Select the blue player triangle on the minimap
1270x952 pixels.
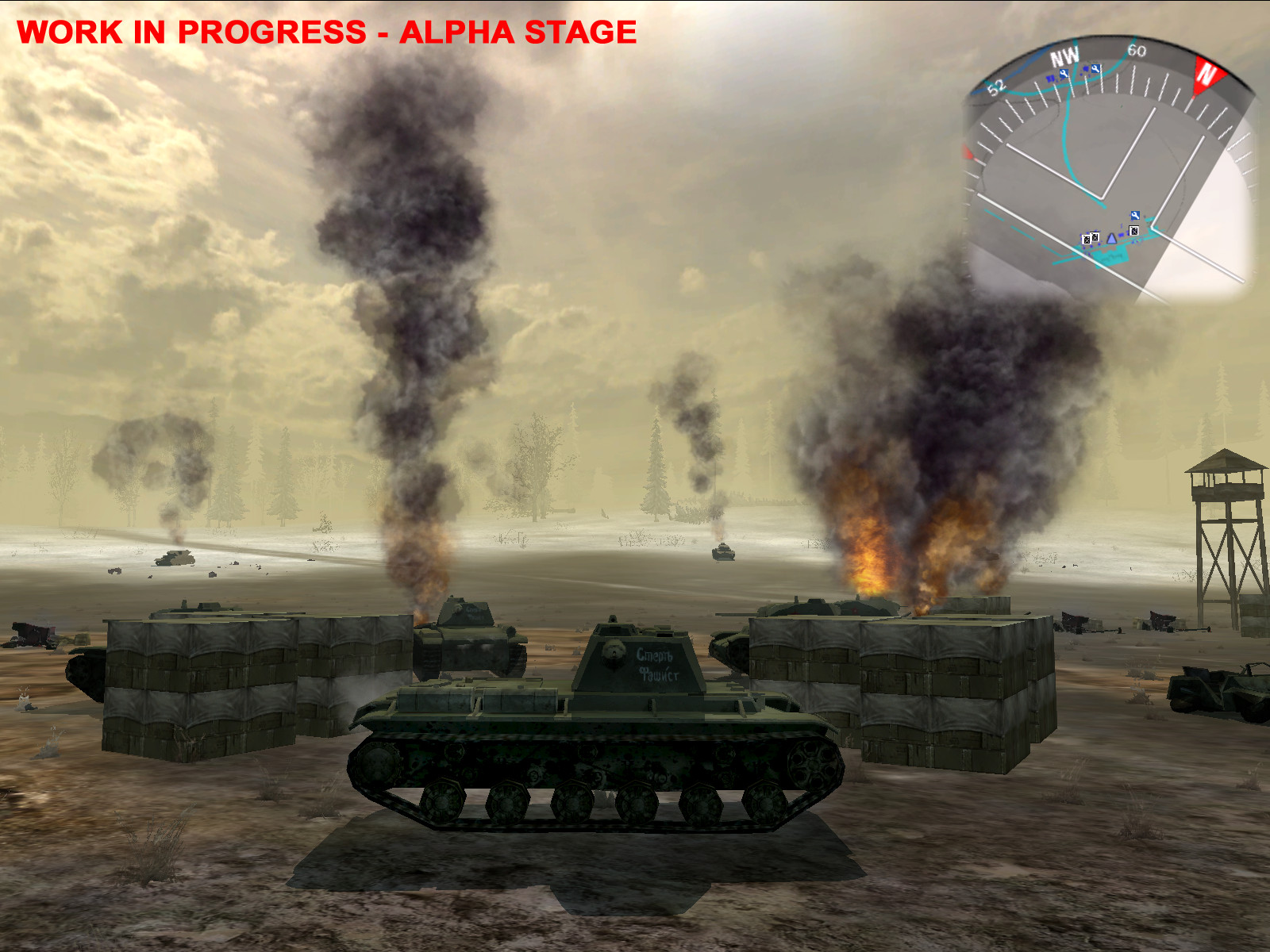pos(1112,240)
